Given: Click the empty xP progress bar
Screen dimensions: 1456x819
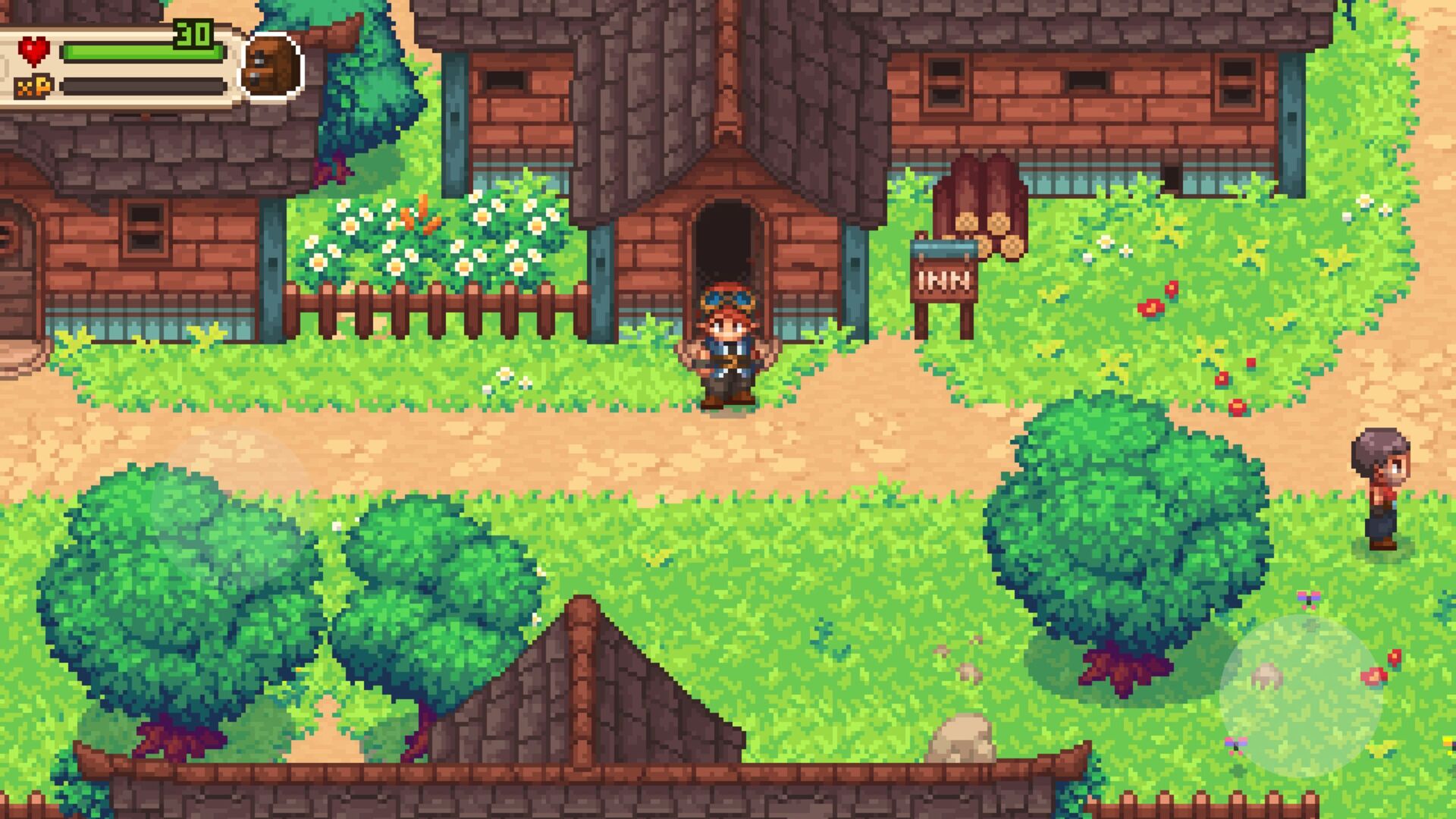Looking at the screenshot, I should (x=144, y=87).
